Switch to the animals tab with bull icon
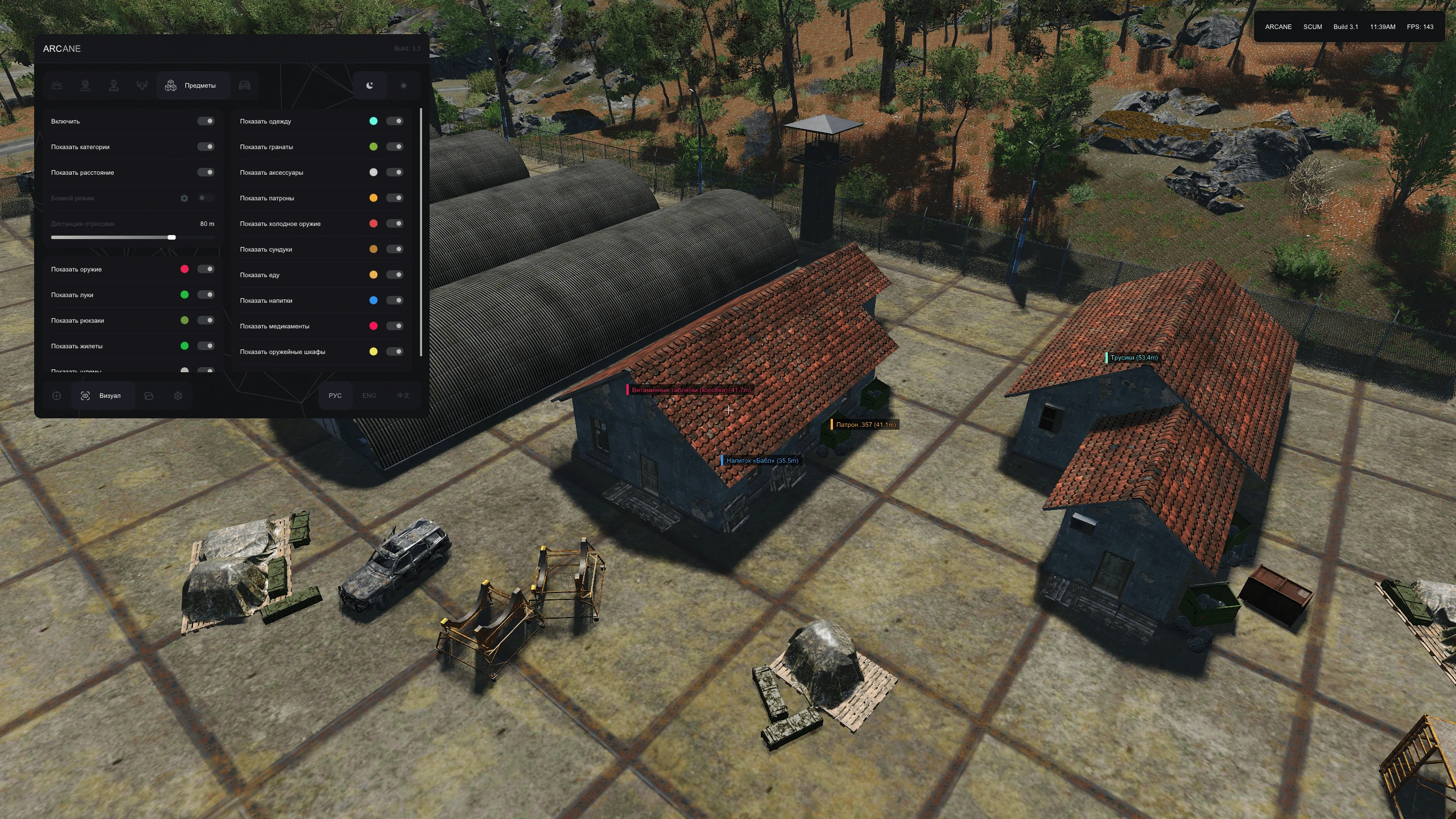The image size is (1456, 819). coord(142,85)
